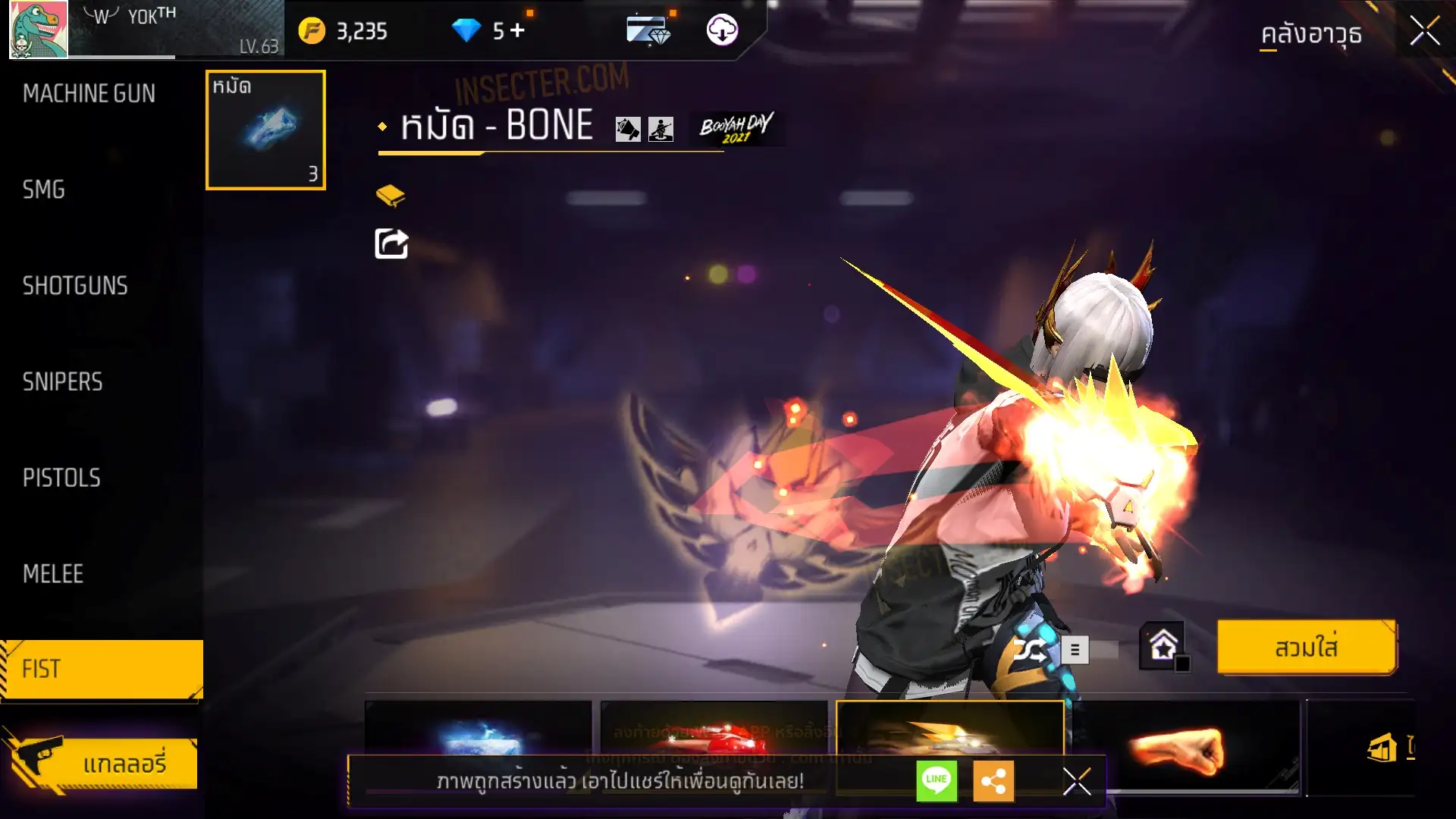
Task: Tap the white share arrow icon
Action: pyautogui.click(x=391, y=244)
